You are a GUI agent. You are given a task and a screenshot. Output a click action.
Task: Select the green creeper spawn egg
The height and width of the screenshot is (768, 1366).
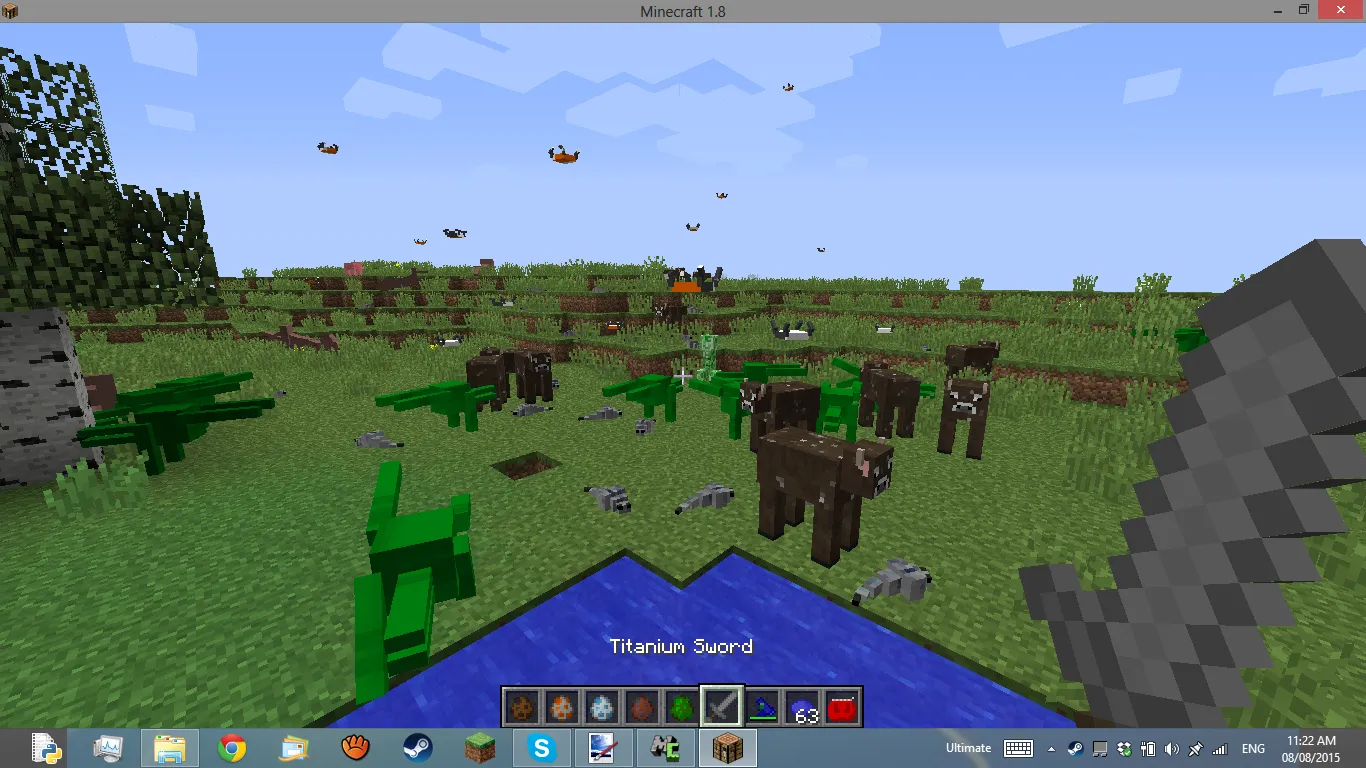click(680, 707)
